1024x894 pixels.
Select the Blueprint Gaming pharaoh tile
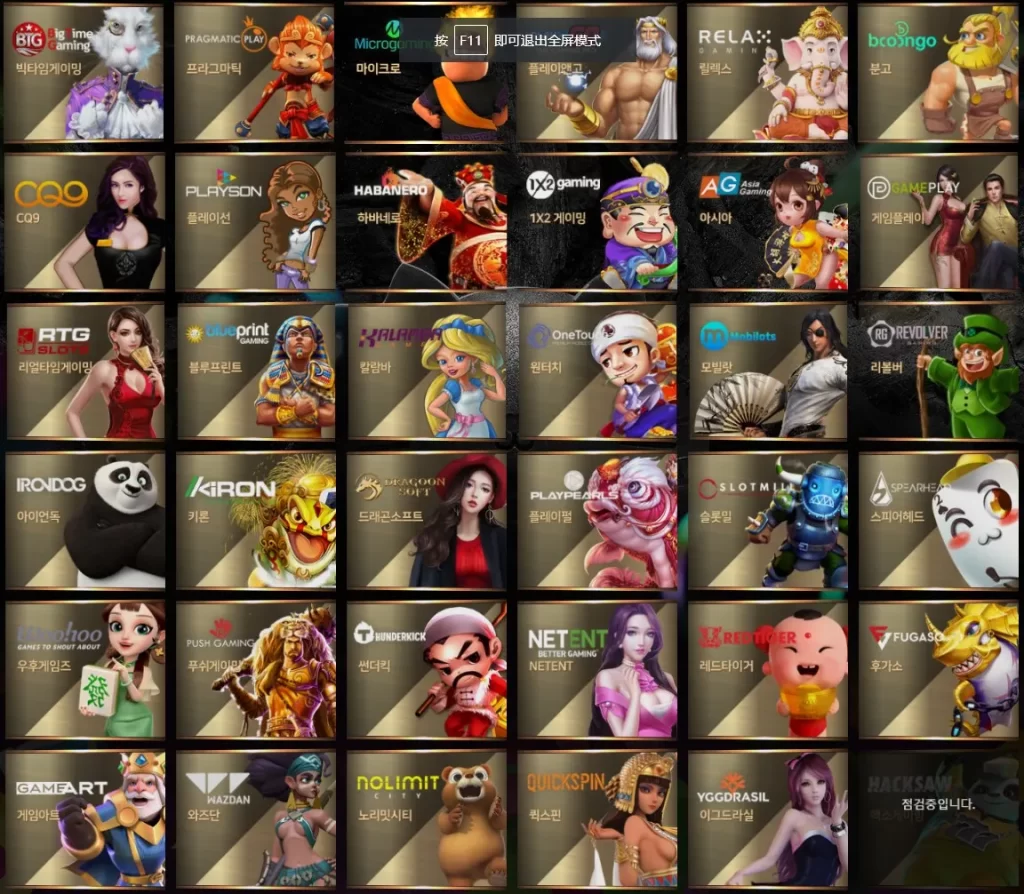coord(255,371)
